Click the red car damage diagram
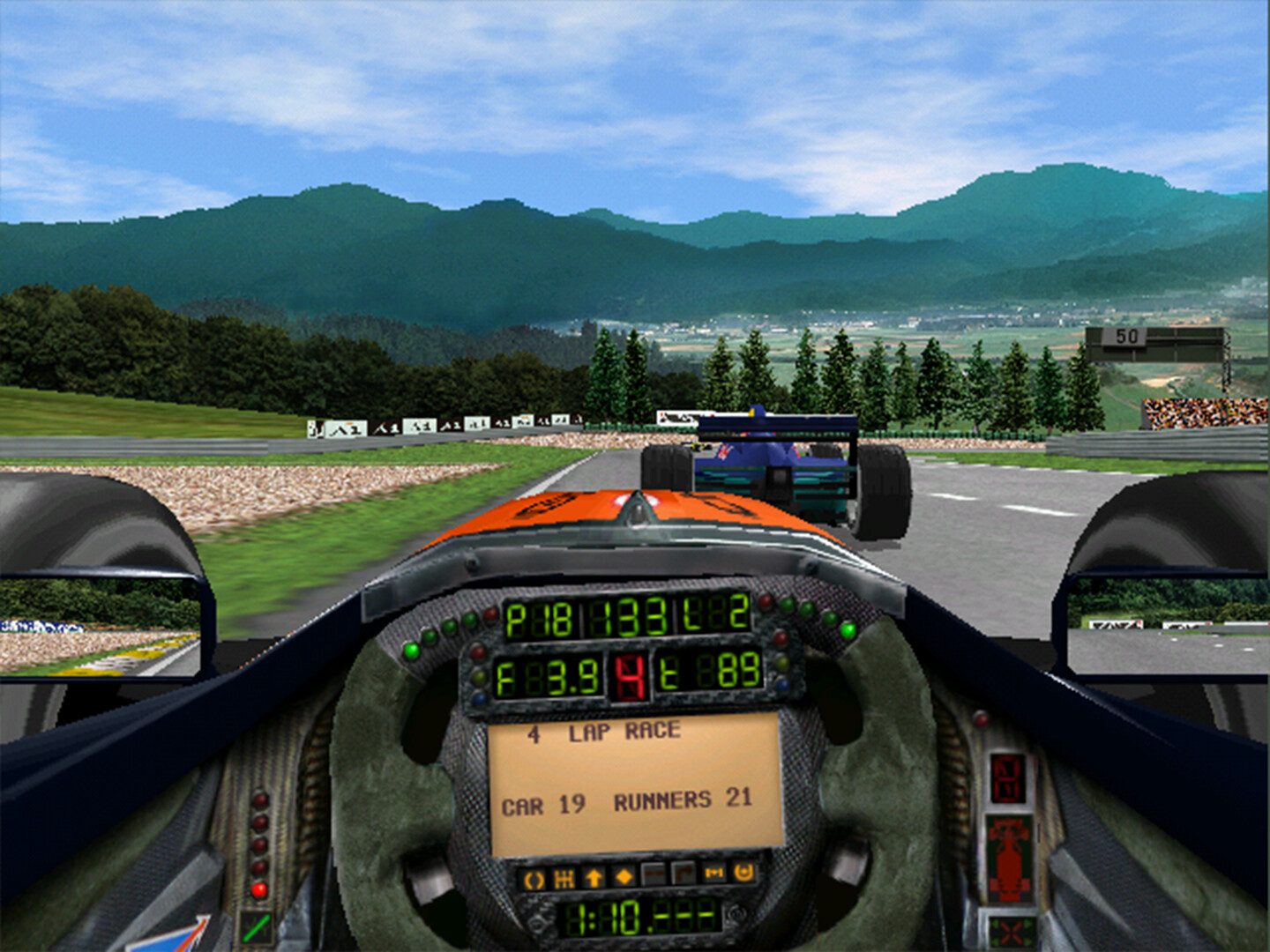The image size is (1270, 952). [1008, 859]
